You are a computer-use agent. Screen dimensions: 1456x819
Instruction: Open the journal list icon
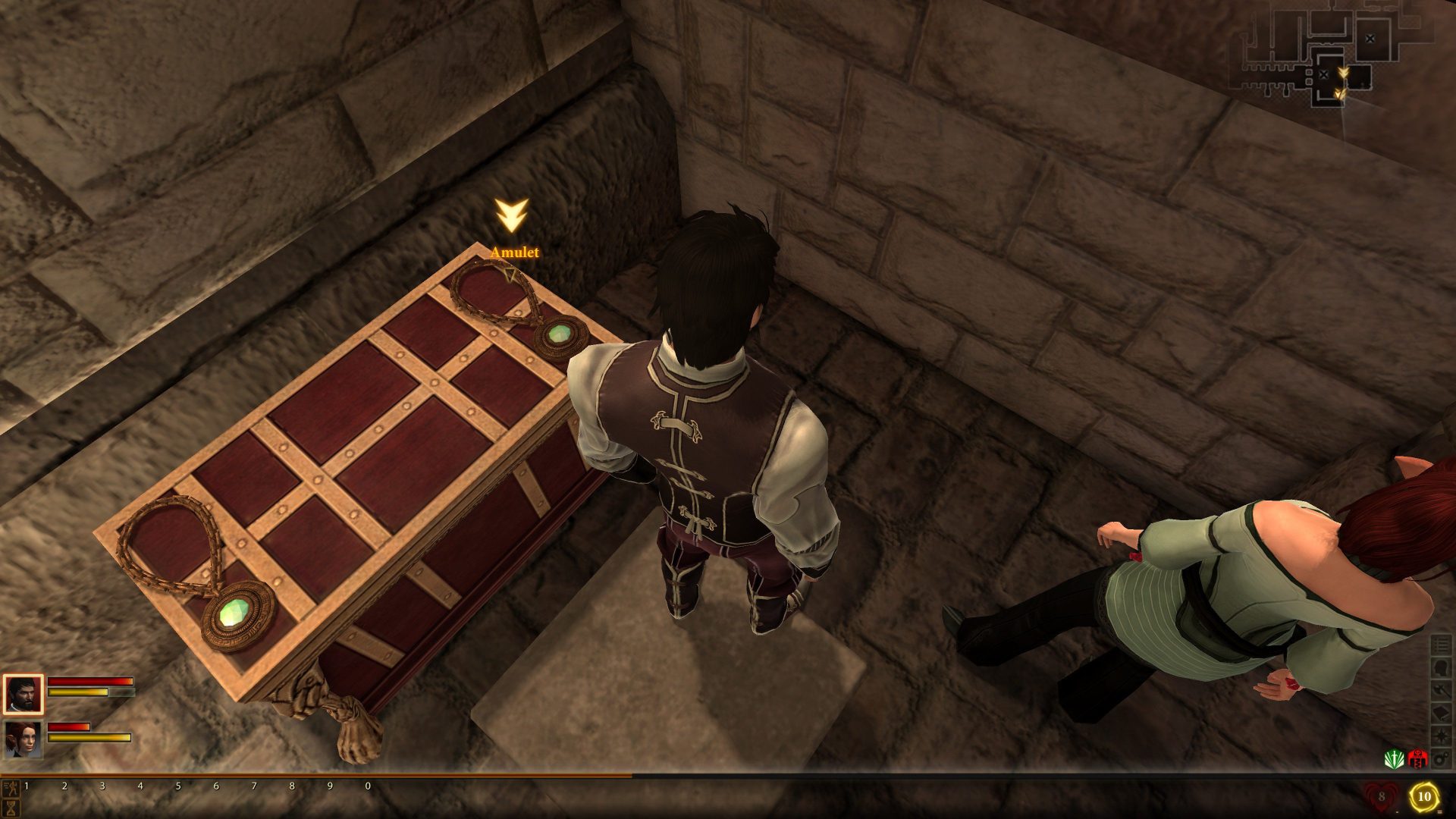pos(1441,645)
